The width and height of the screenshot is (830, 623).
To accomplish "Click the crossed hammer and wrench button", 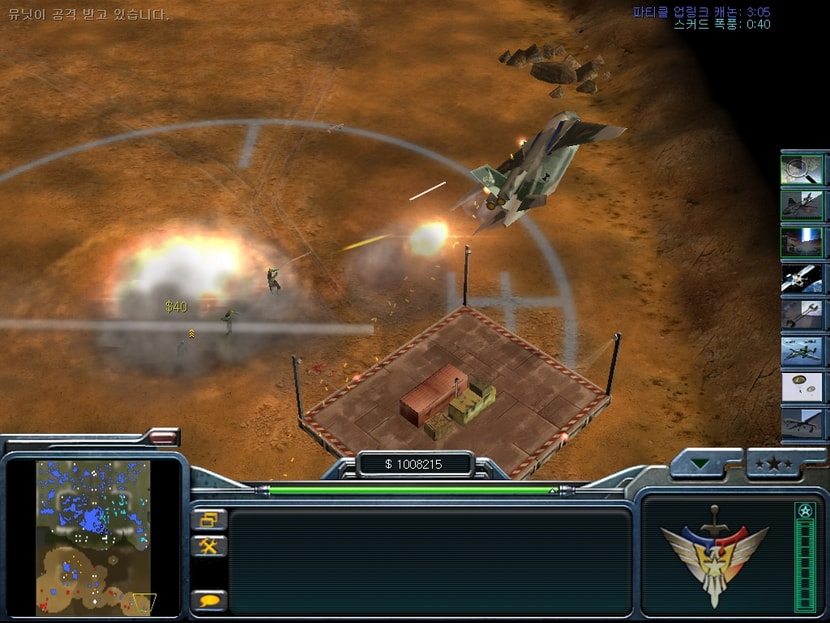I will (x=211, y=546).
